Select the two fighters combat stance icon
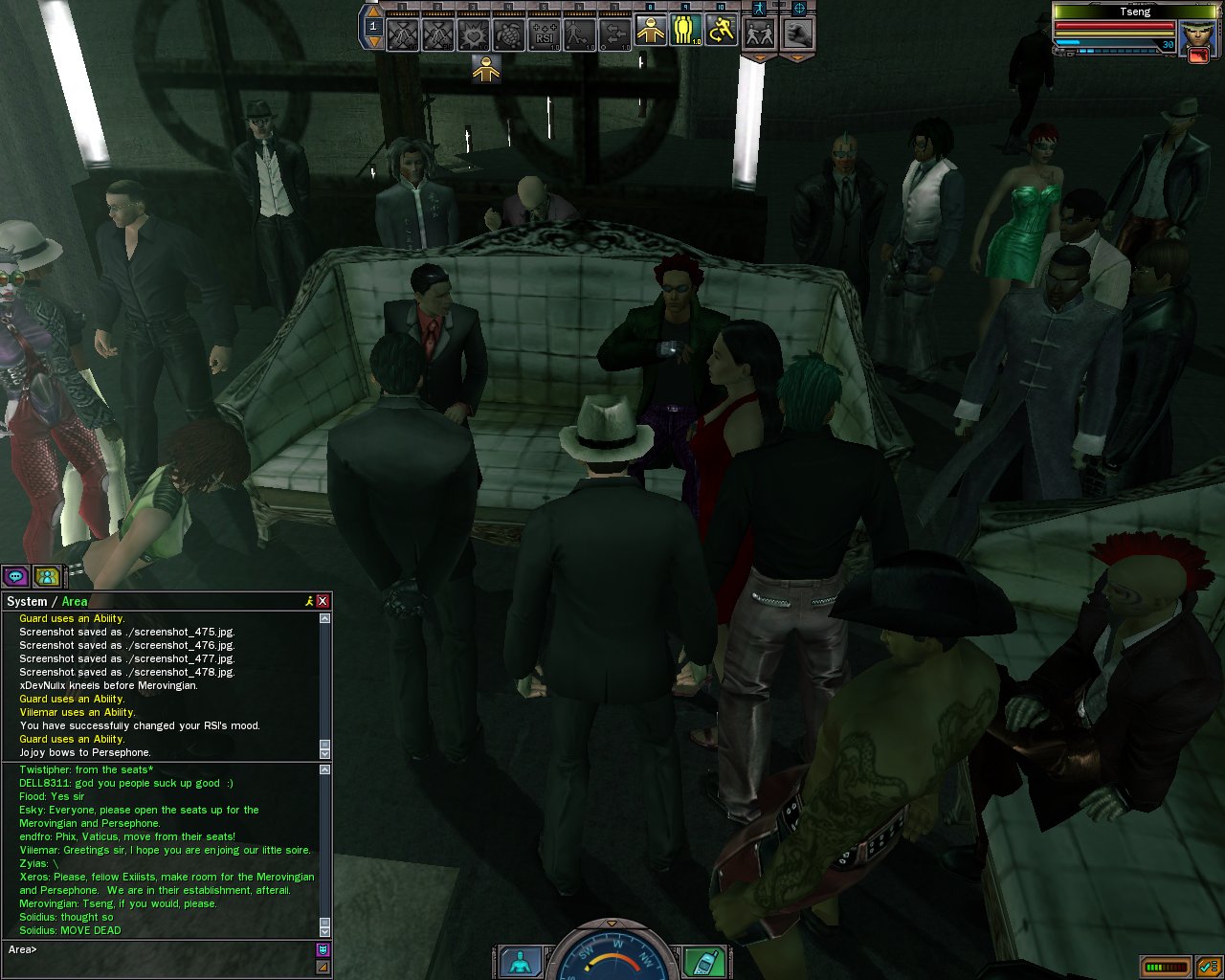The width and height of the screenshot is (1225, 980). (x=760, y=33)
